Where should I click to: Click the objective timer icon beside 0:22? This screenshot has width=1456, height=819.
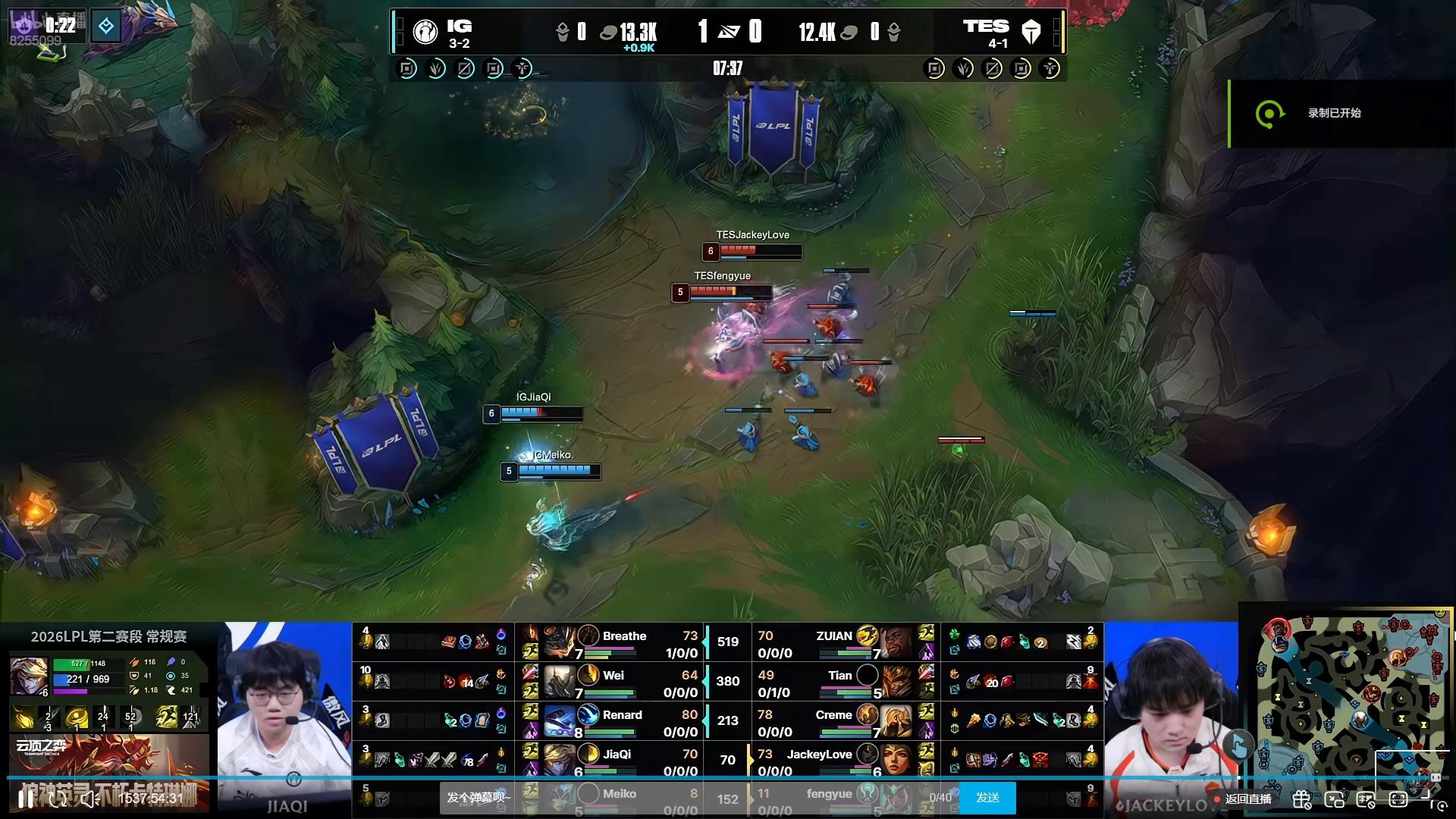click(x=106, y=27)
